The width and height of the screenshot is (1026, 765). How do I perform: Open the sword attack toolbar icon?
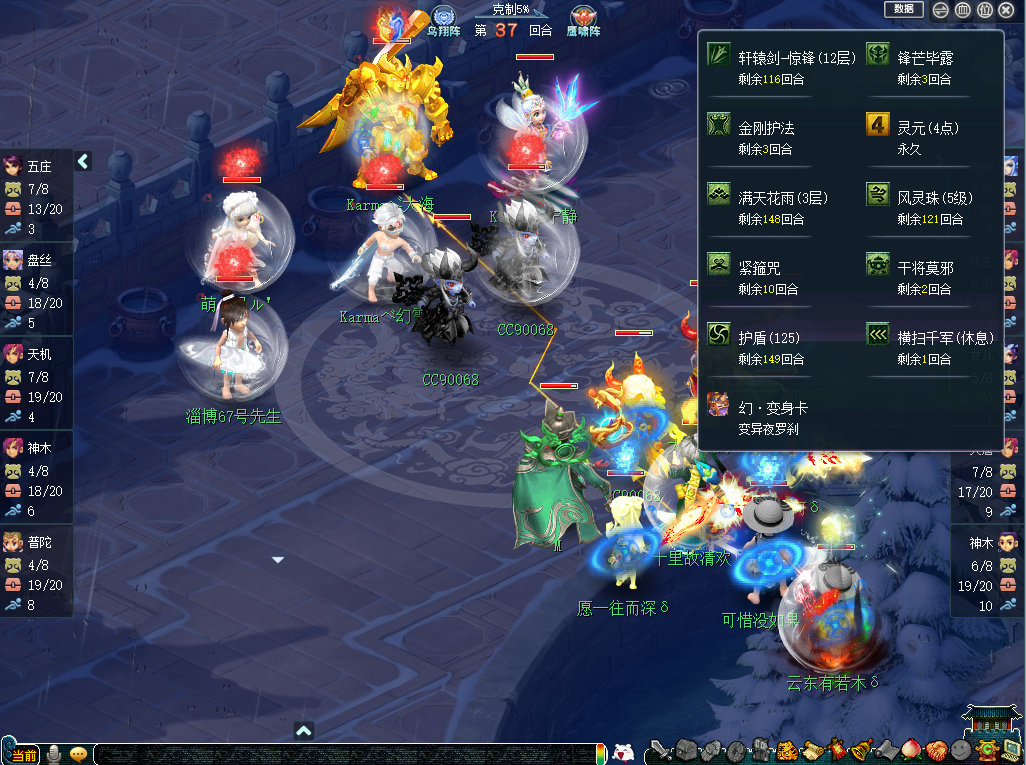click(661, 751)
